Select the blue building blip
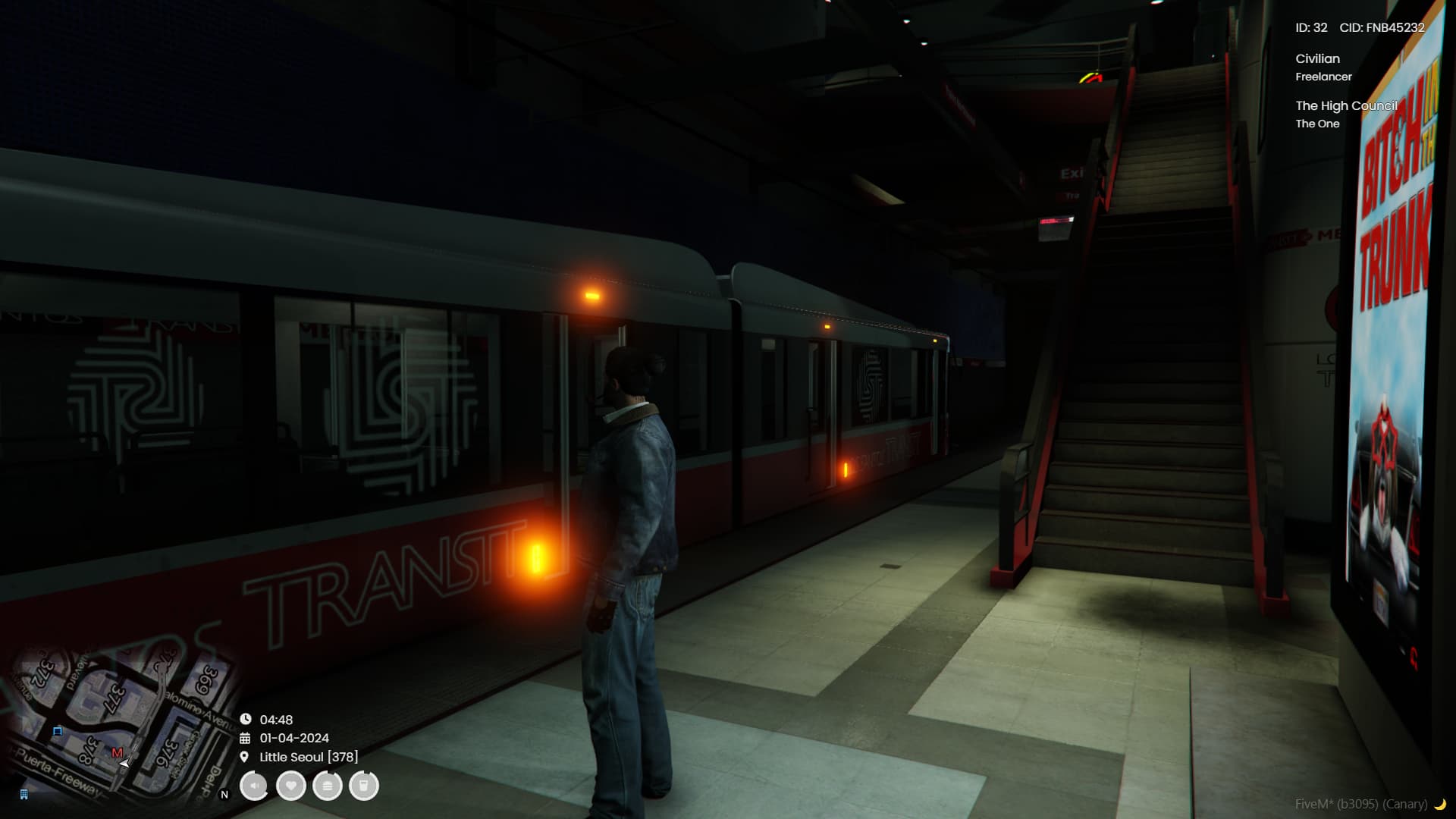 (x=24, y=795)
